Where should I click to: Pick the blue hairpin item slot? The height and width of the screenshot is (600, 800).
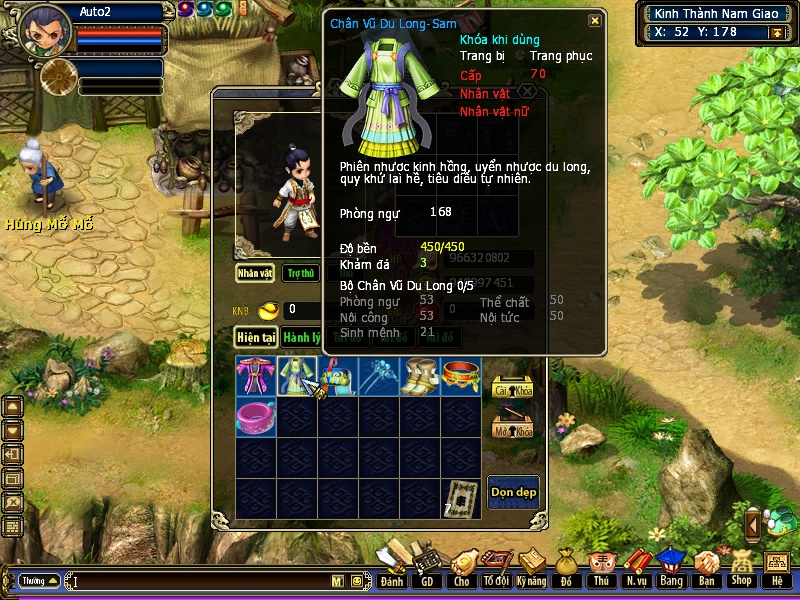coord(379,376)
